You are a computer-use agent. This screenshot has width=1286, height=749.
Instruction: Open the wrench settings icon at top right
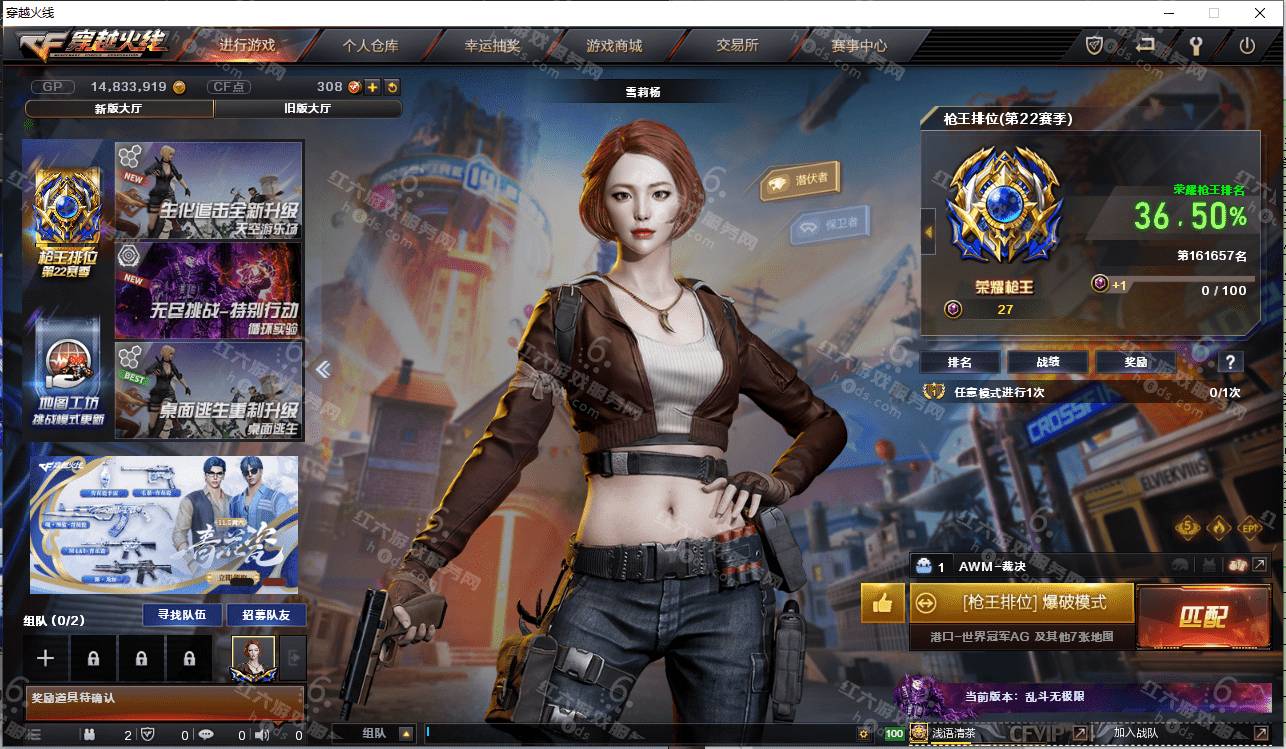(1197, 44)
